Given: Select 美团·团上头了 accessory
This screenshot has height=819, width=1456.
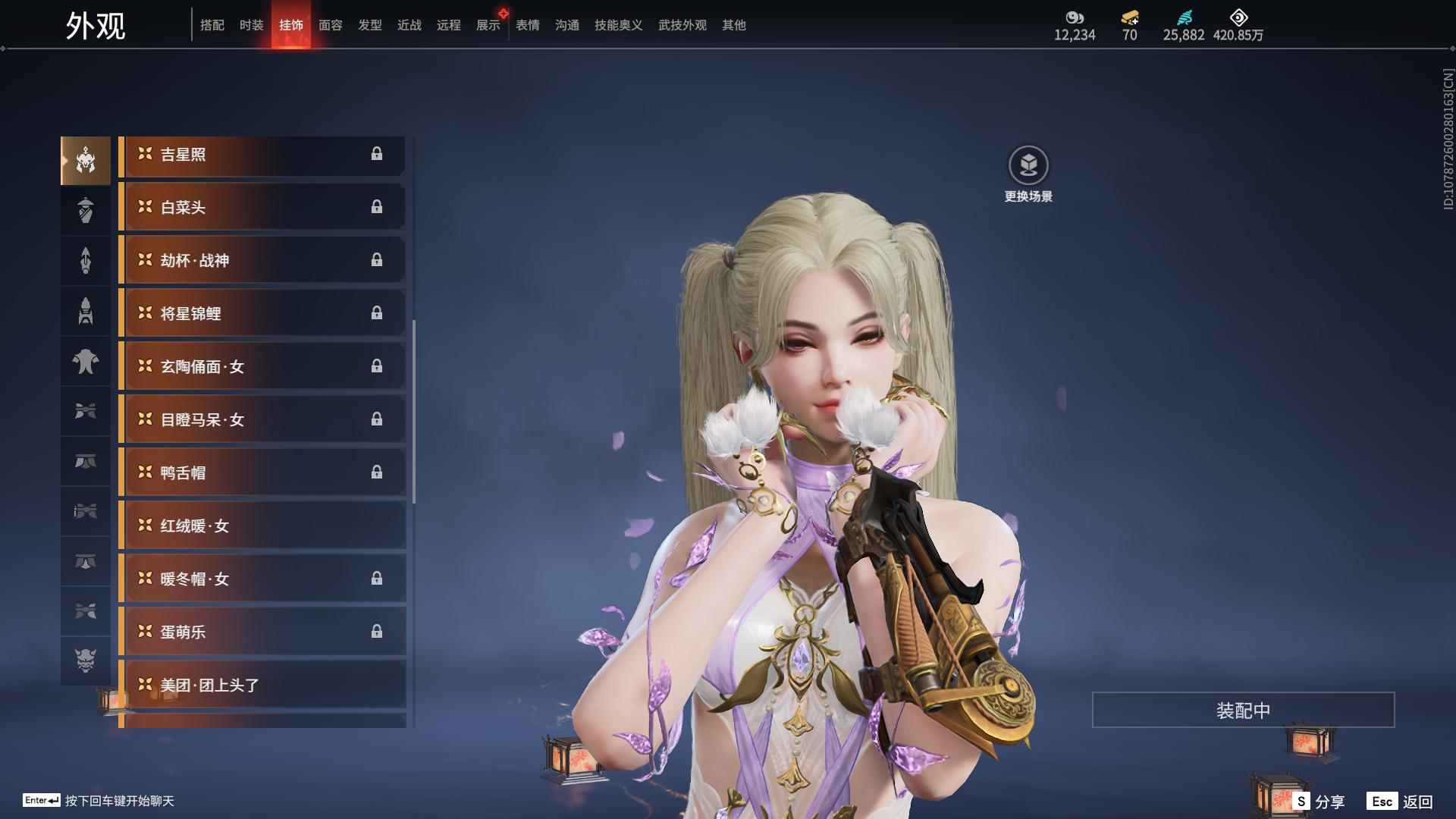Looking at the screenshot, I should pyautogui.click(x=262, y=686).
